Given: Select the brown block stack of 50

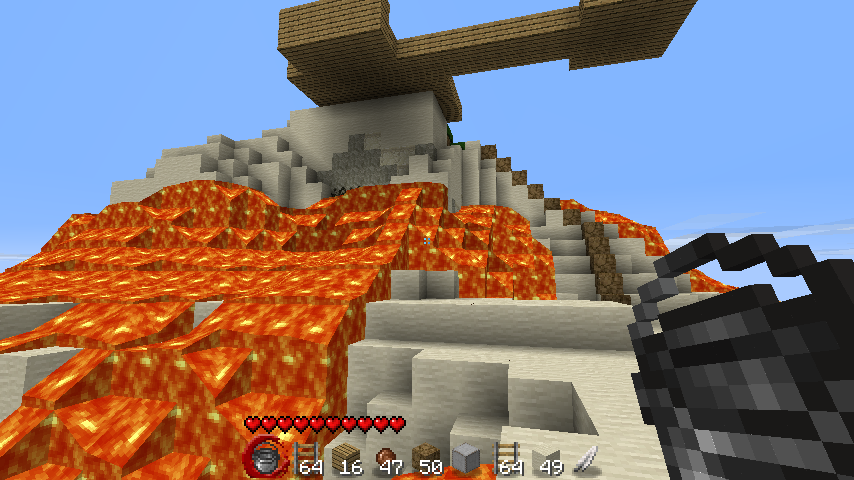Looking at the screenshot, I should 425,459.
